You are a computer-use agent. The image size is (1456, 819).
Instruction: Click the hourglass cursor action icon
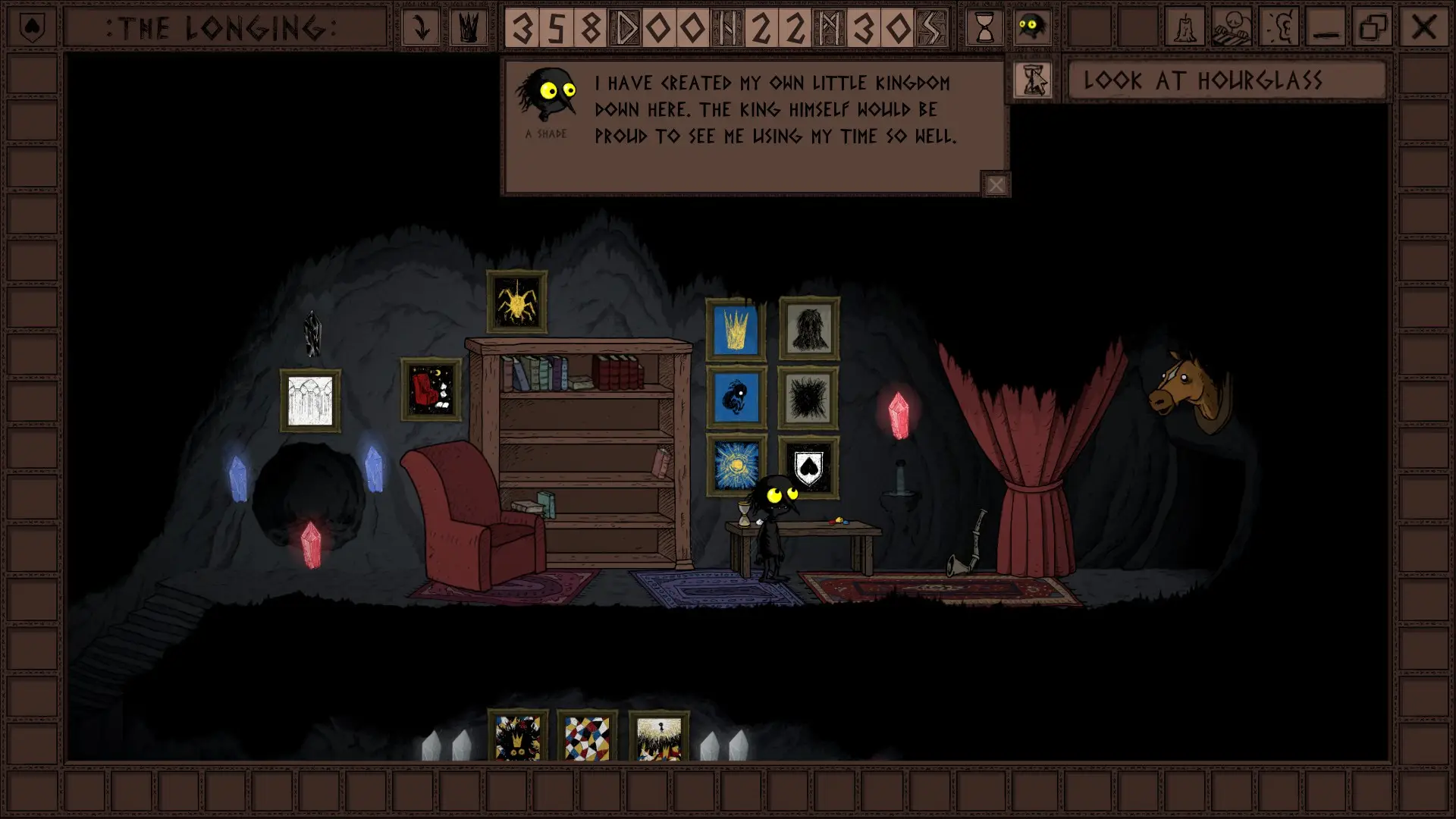[x=1033, y=80]
